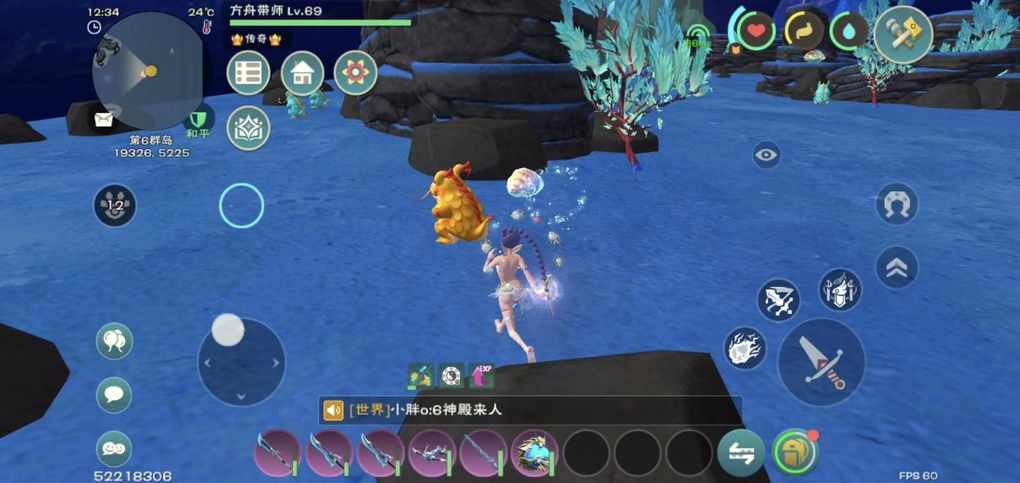This screenshot has width=1020, height=483.
Task: Jump using the double-chevron button
Action: tap(896, 267)
